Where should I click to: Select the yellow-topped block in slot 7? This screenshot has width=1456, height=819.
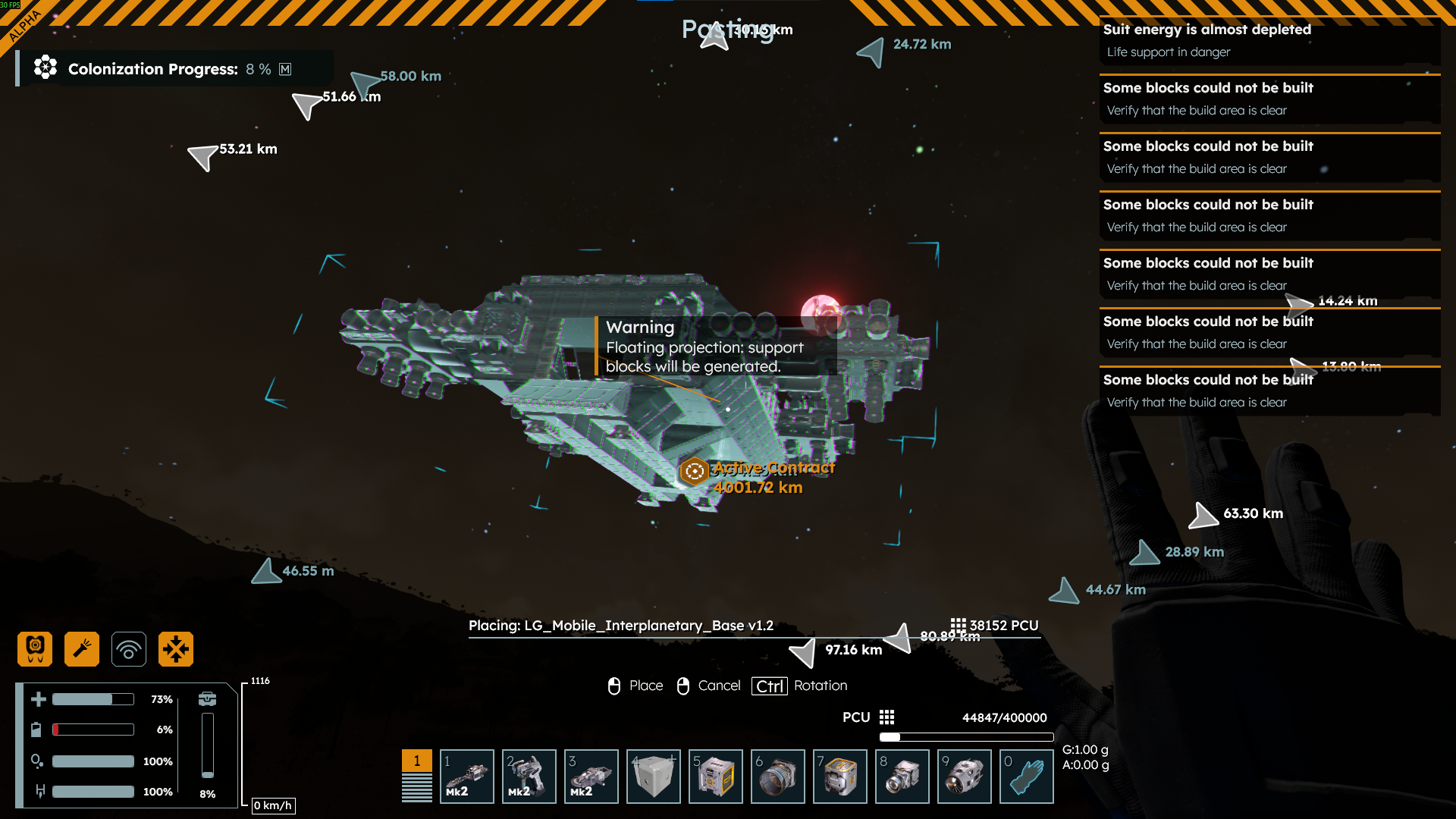pos(839,776)
